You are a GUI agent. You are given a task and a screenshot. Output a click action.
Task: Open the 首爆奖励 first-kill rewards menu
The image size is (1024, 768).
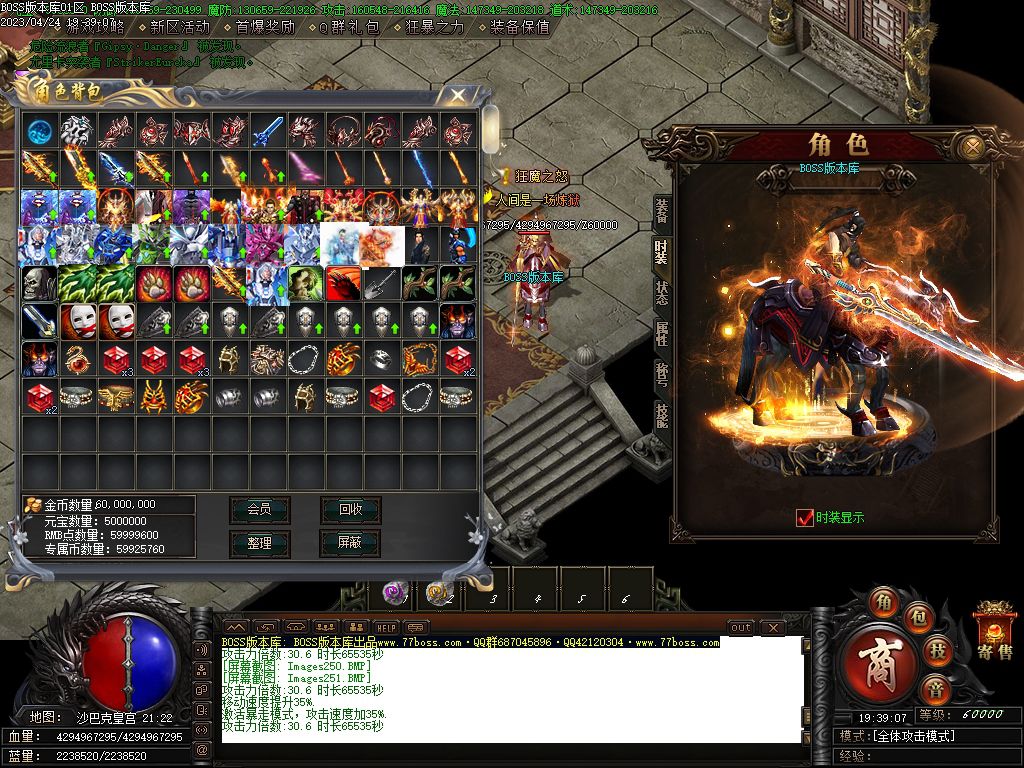click(x=265, y=27)
